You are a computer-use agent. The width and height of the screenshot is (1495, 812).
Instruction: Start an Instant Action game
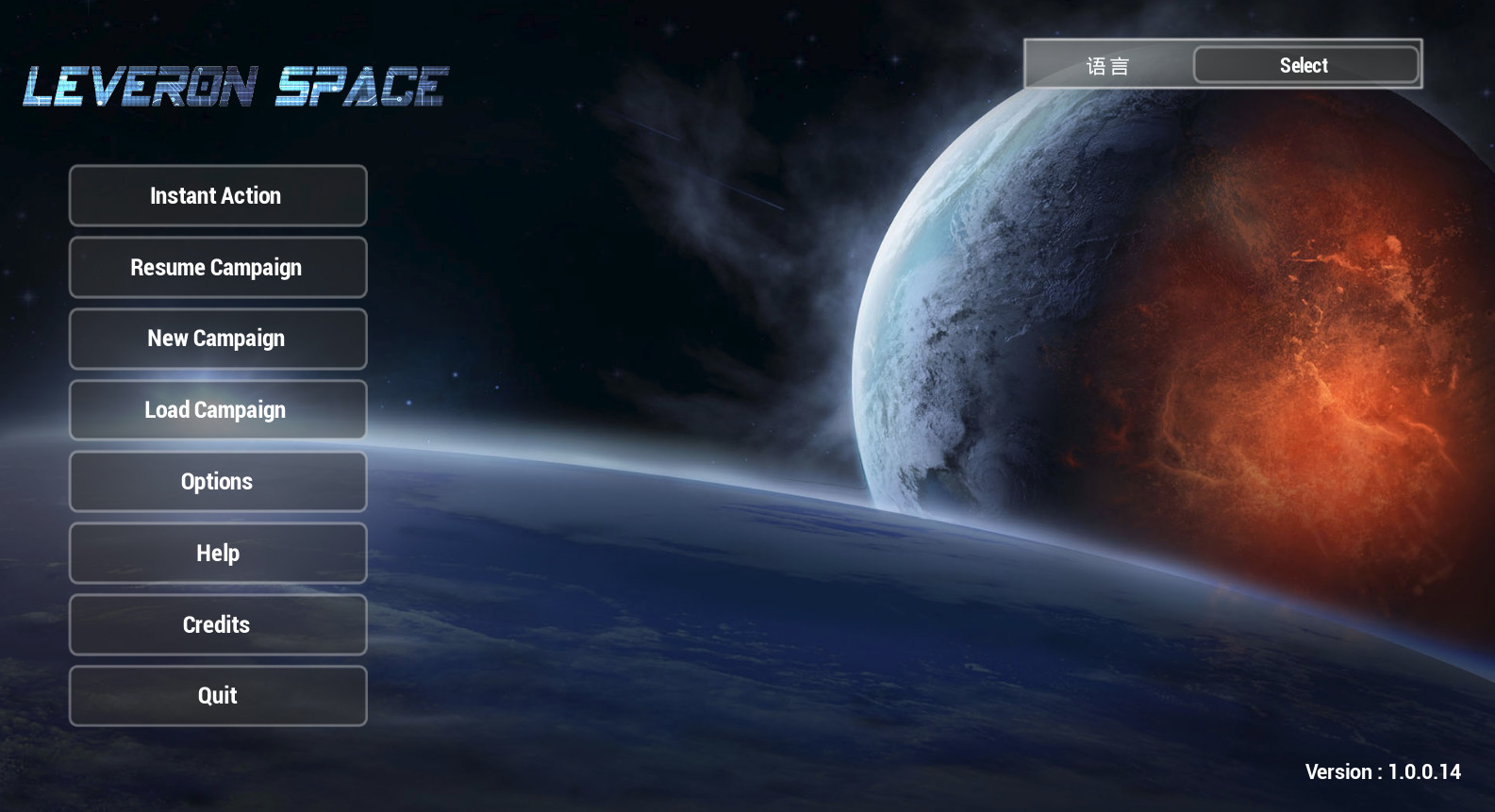(x=217, y=195)
